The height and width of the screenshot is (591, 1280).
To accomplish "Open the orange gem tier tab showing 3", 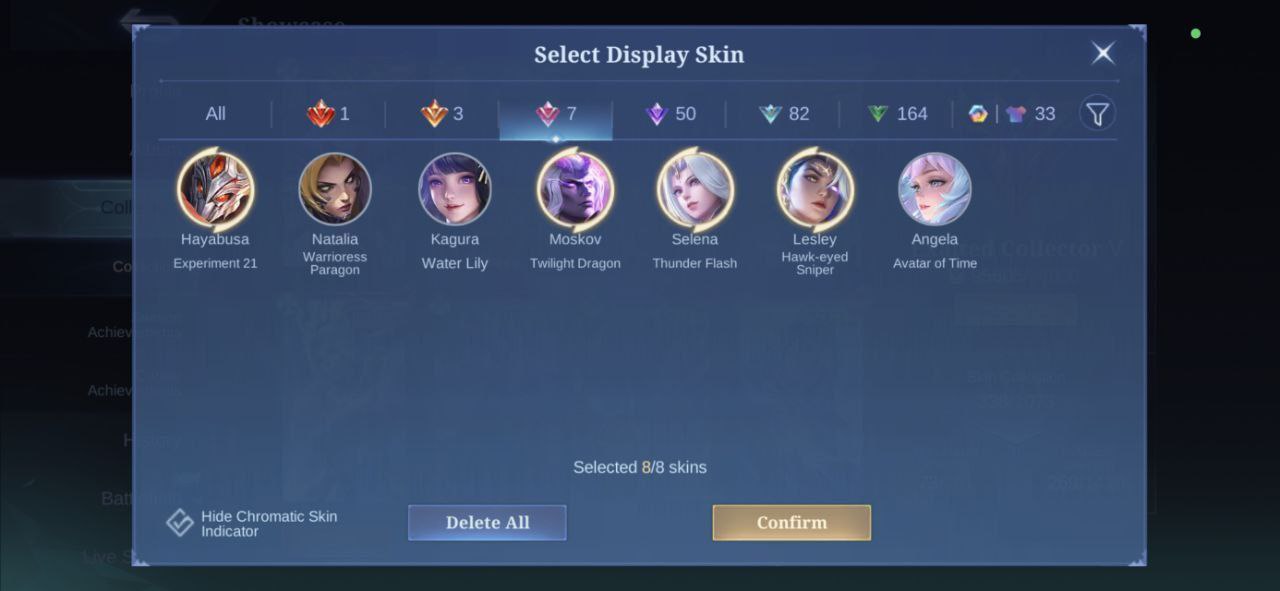I will (442, 114).
